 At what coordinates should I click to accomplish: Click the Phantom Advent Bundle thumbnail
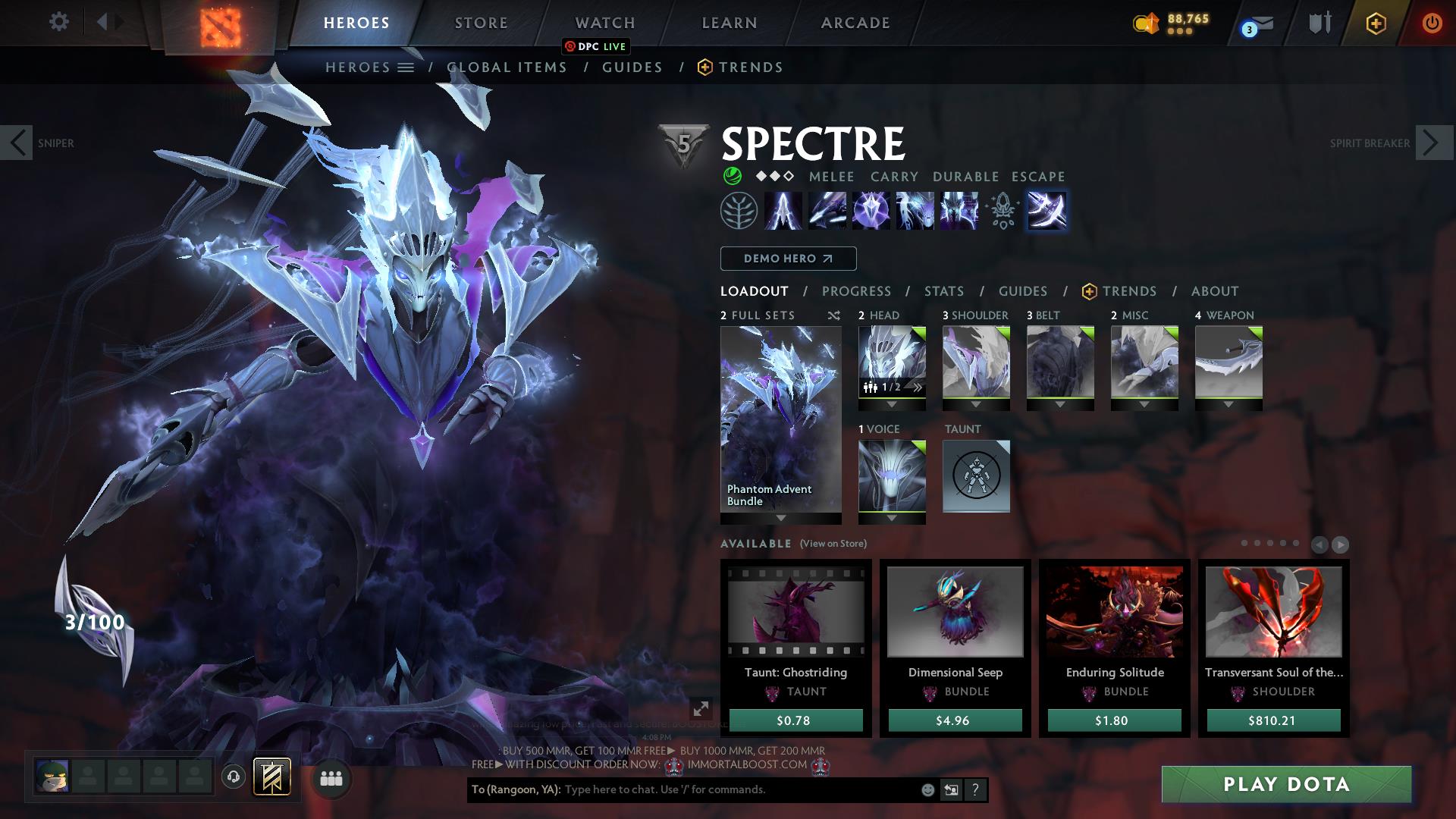pos(780,417)
